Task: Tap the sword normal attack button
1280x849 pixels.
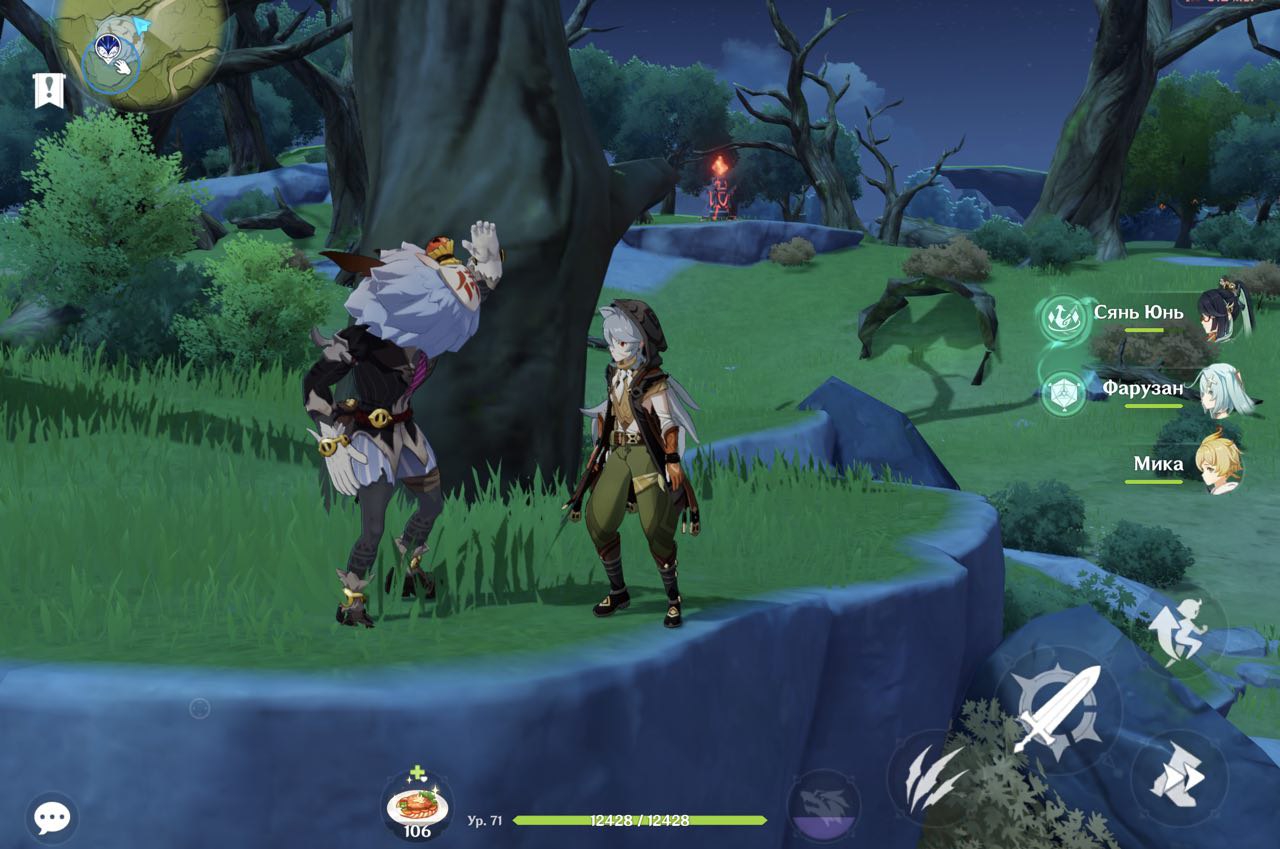Action: (x=1057, y=708)
